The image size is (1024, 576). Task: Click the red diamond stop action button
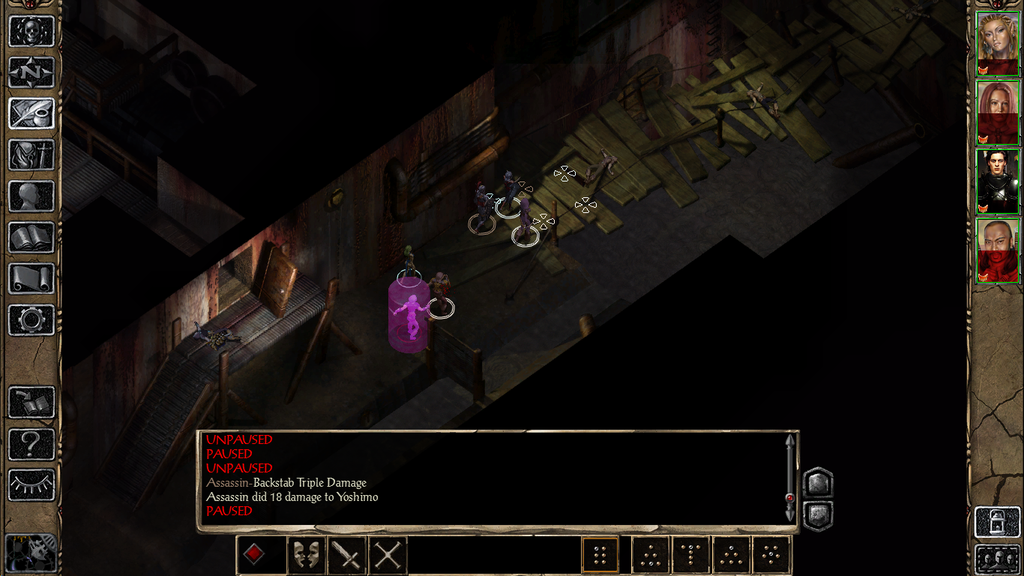point(255,555)
